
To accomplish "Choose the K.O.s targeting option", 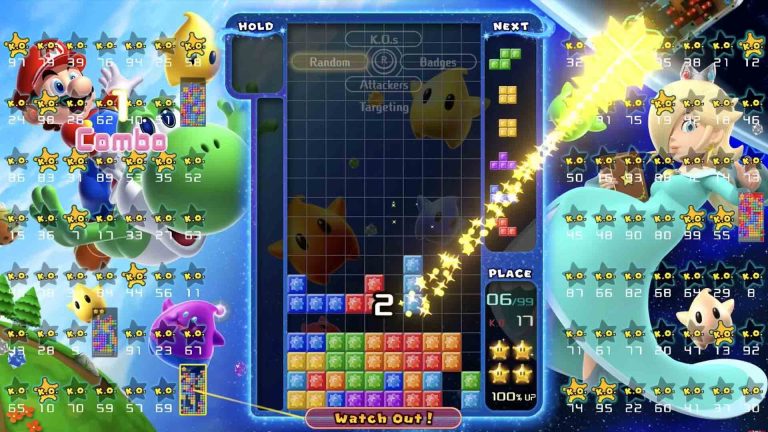I will point(385,40).
